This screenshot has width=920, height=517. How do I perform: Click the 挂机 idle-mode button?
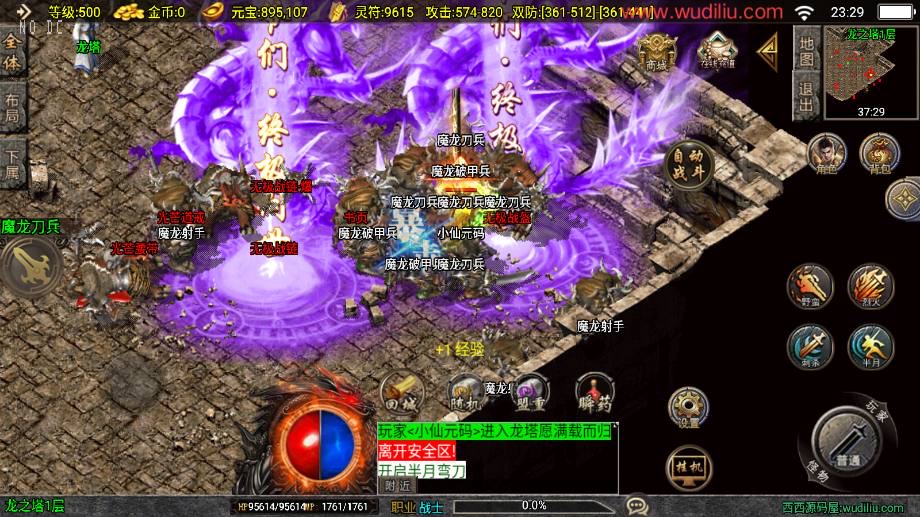[x=689, y=468]
